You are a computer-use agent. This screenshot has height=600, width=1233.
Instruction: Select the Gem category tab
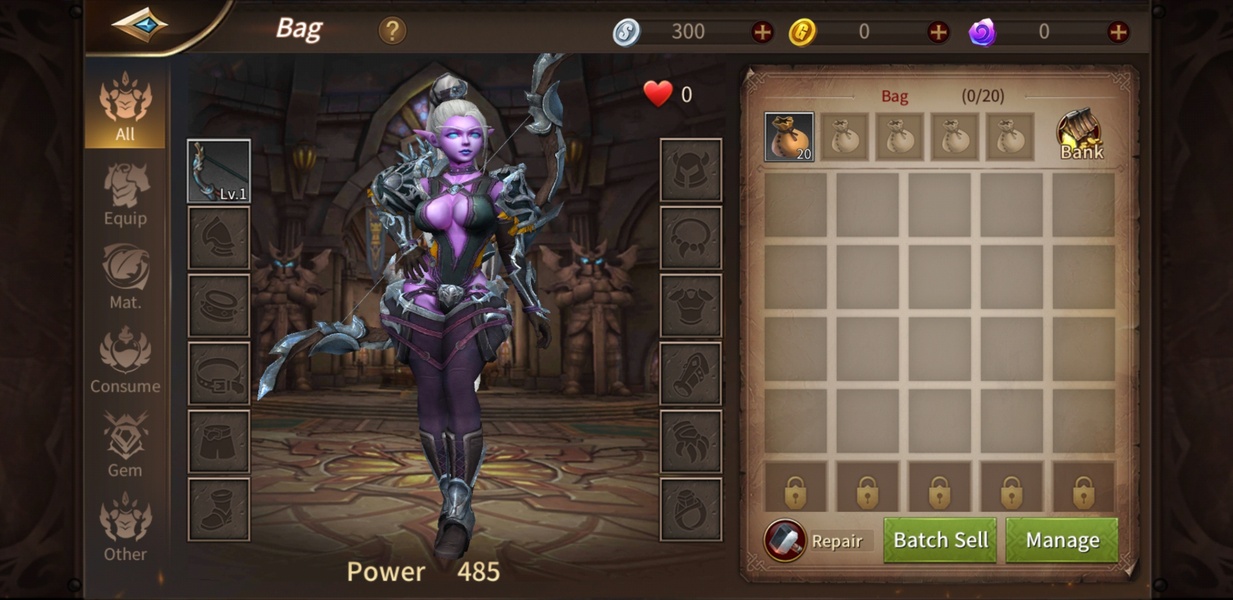(125, 444)
